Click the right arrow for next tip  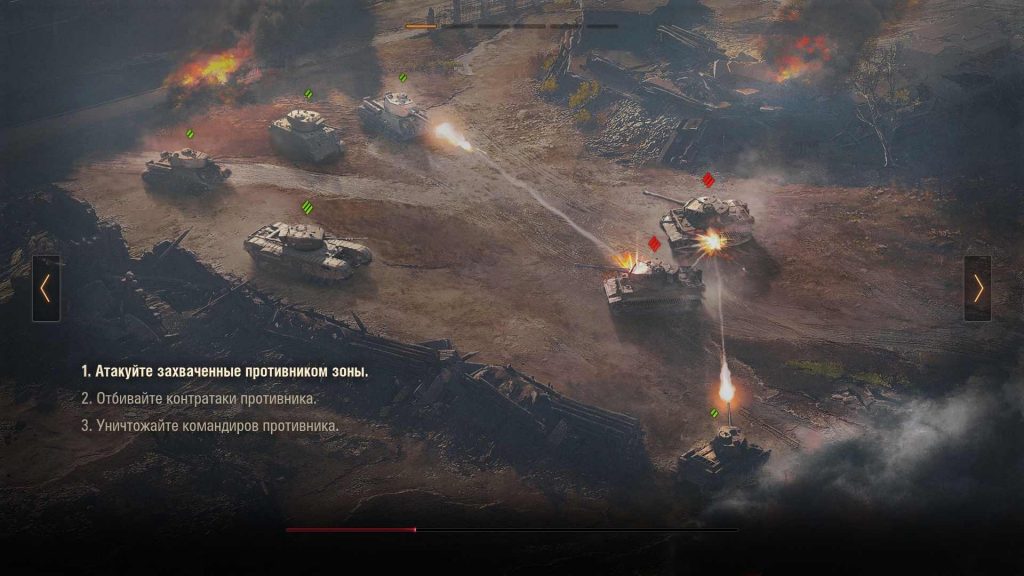tap(977, 289)
